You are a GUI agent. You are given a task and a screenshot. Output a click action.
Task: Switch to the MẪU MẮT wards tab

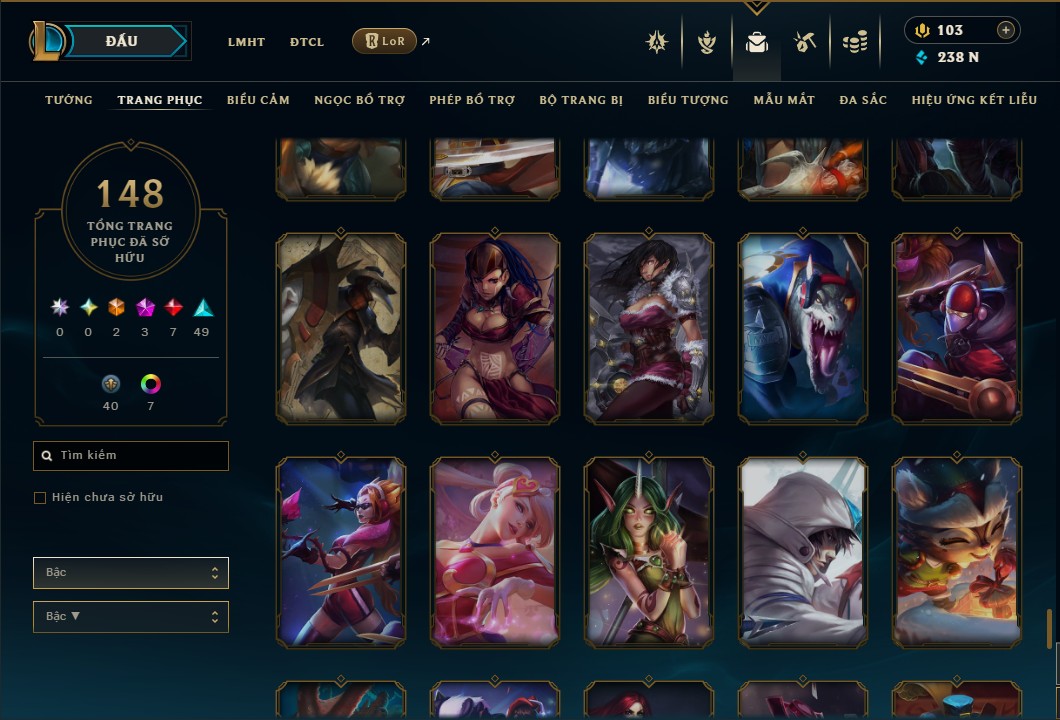[x=784, y=100]
